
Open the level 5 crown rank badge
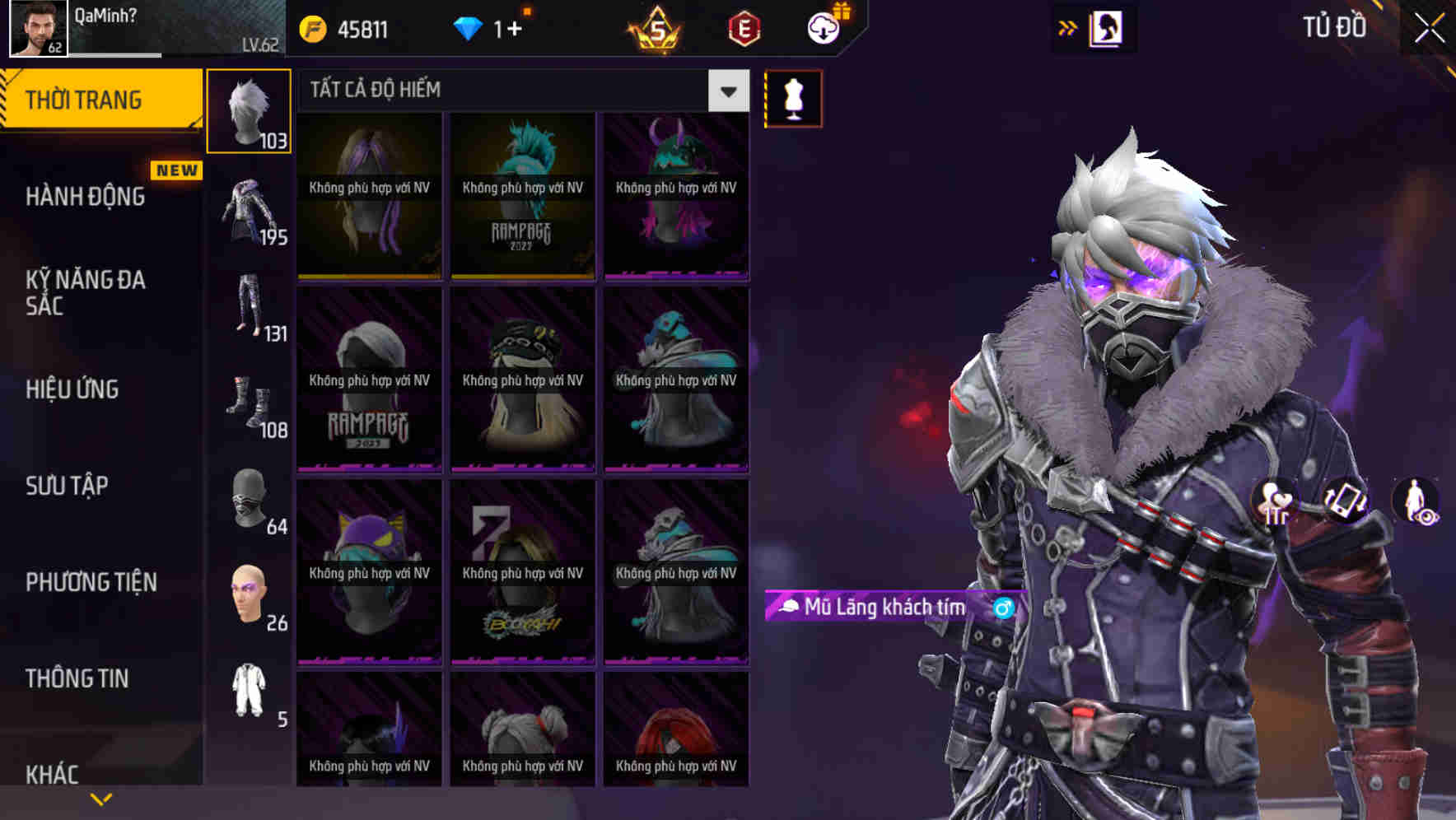[x=652, y=26]
